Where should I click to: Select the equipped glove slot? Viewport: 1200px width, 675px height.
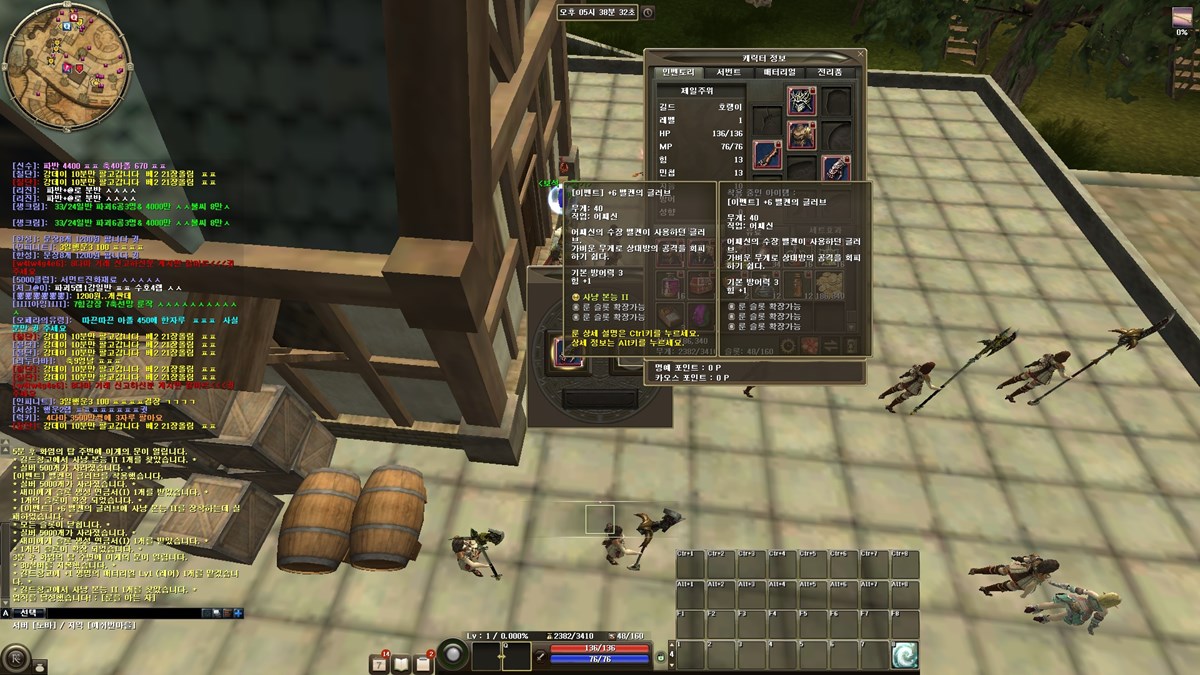[836, 167]
